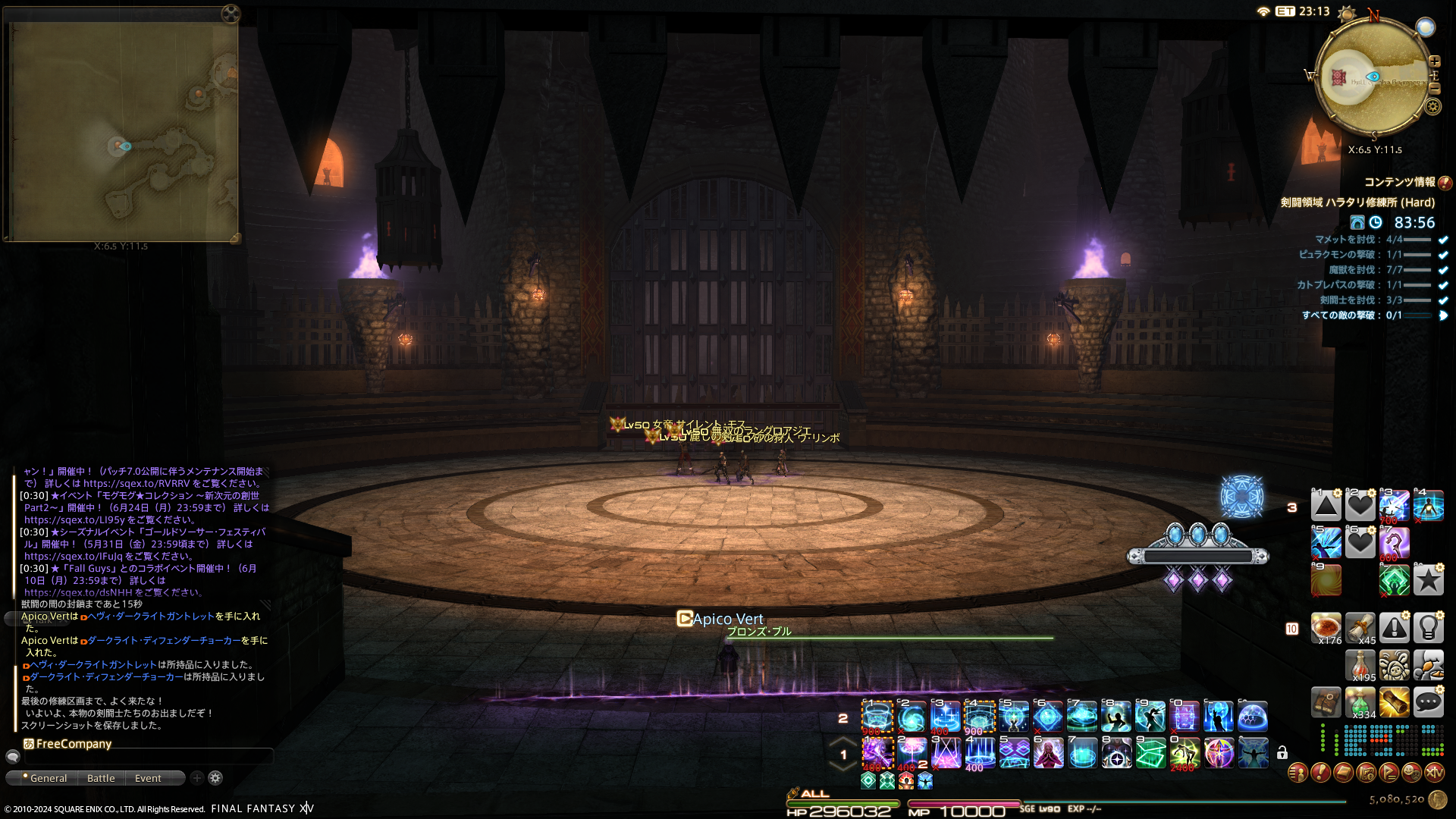The image size is (1456, 819).
Task: Zoom in the minimap with the plus button
Action: tap(1434, 61)
